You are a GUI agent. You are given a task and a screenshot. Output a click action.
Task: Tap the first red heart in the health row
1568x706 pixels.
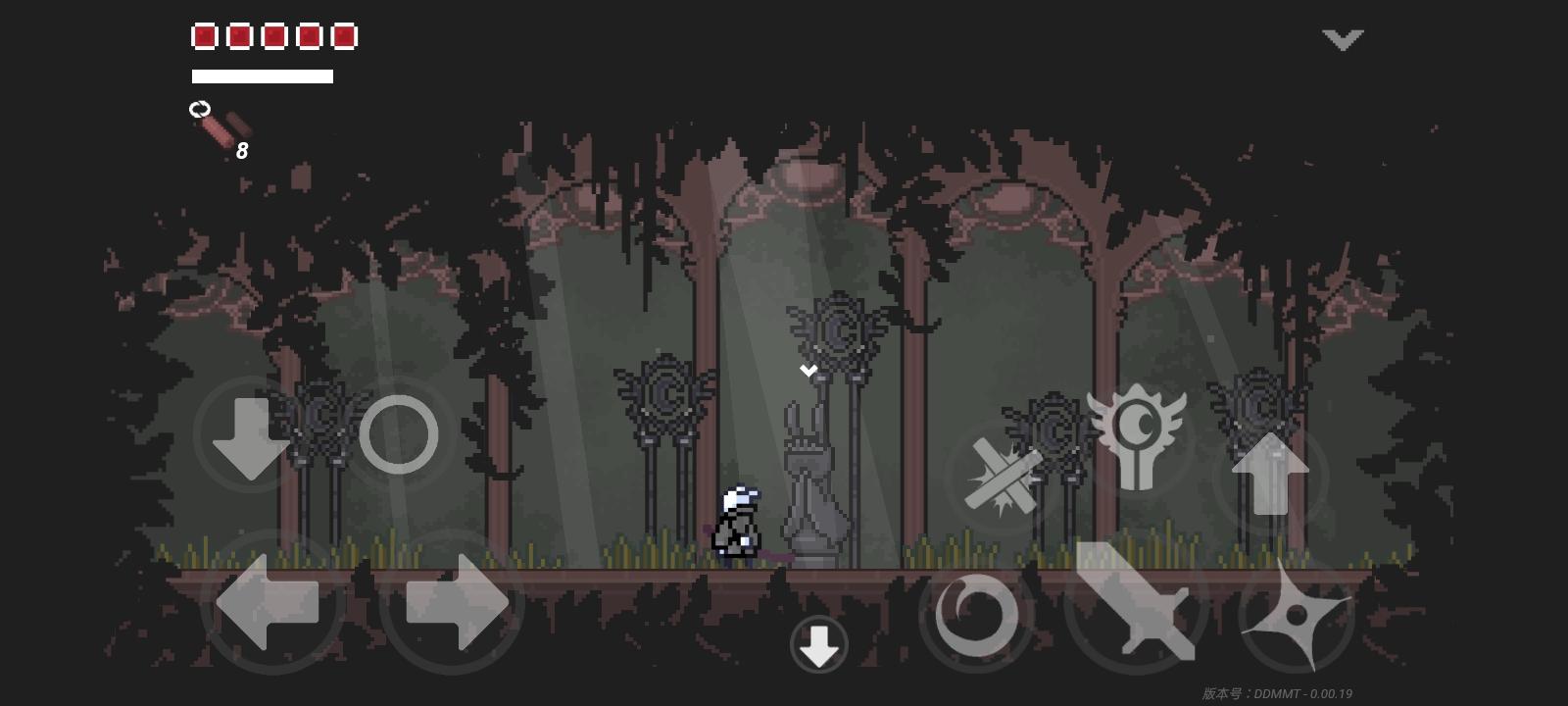pos(204,36)
